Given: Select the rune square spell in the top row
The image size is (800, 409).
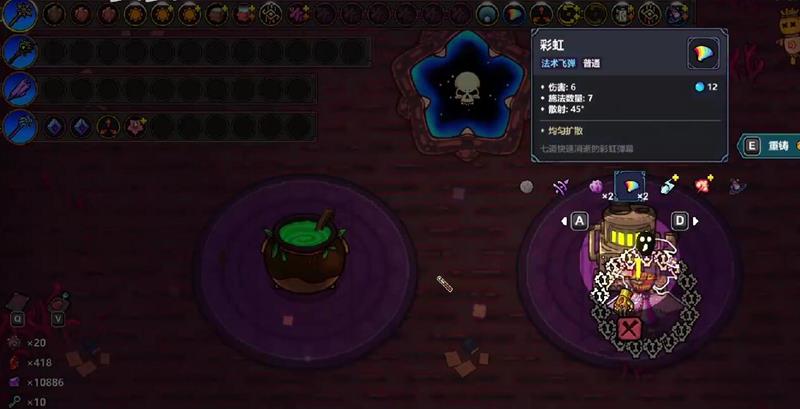Looking at the screenshot, I should 270,14.
